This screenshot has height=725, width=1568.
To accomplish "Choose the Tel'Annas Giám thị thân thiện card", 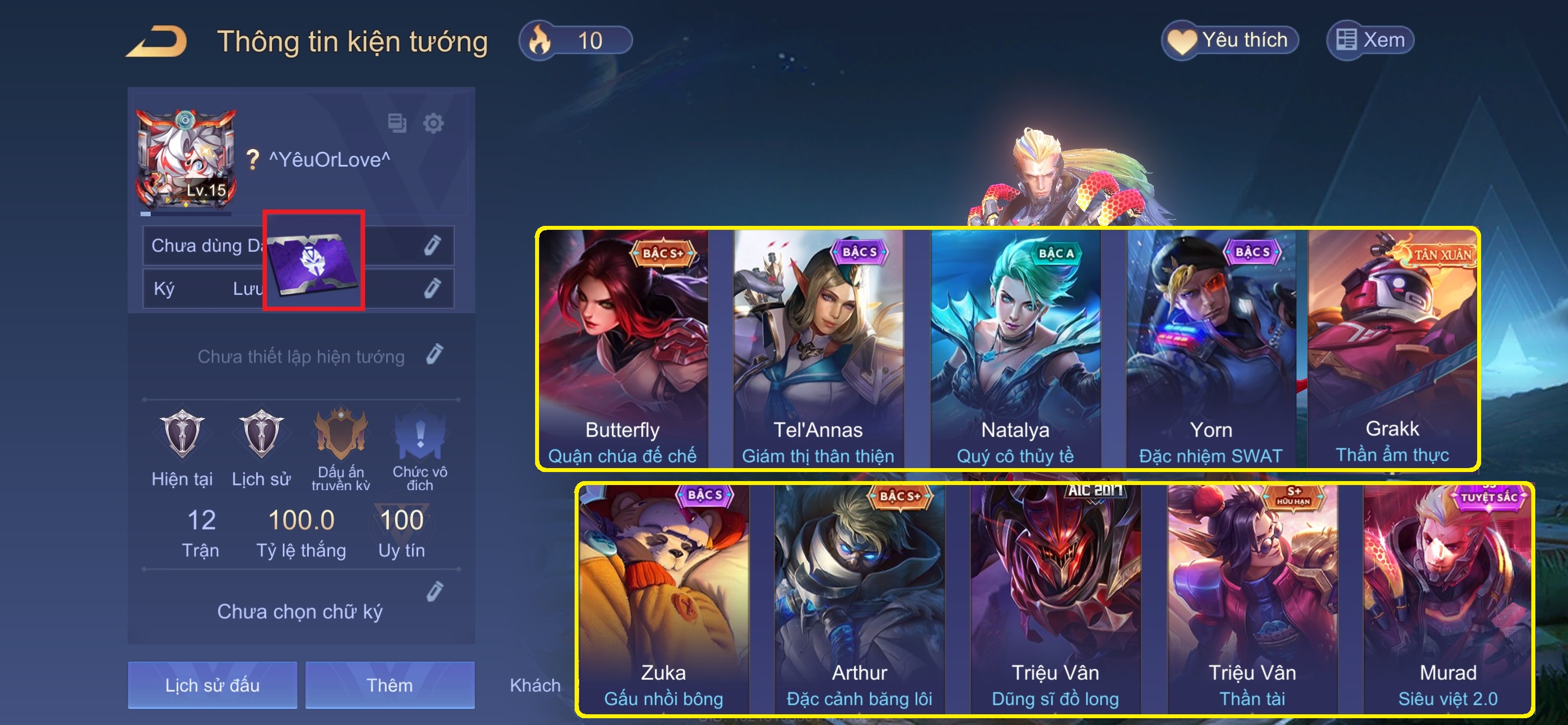I will pos(818,348).
